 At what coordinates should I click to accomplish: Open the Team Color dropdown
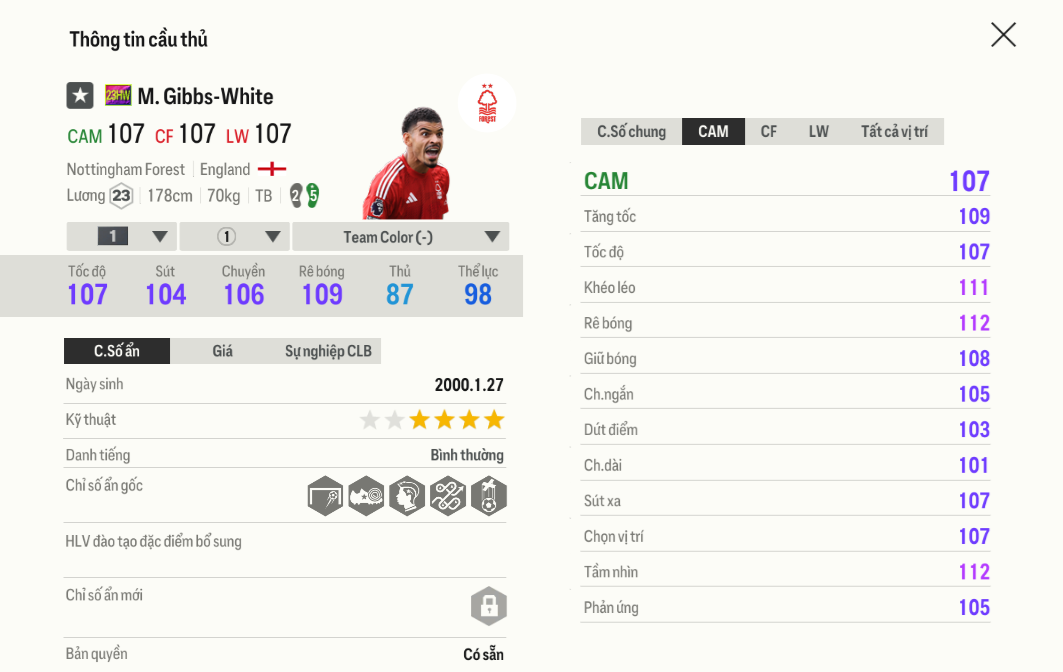tap(400, 237)
